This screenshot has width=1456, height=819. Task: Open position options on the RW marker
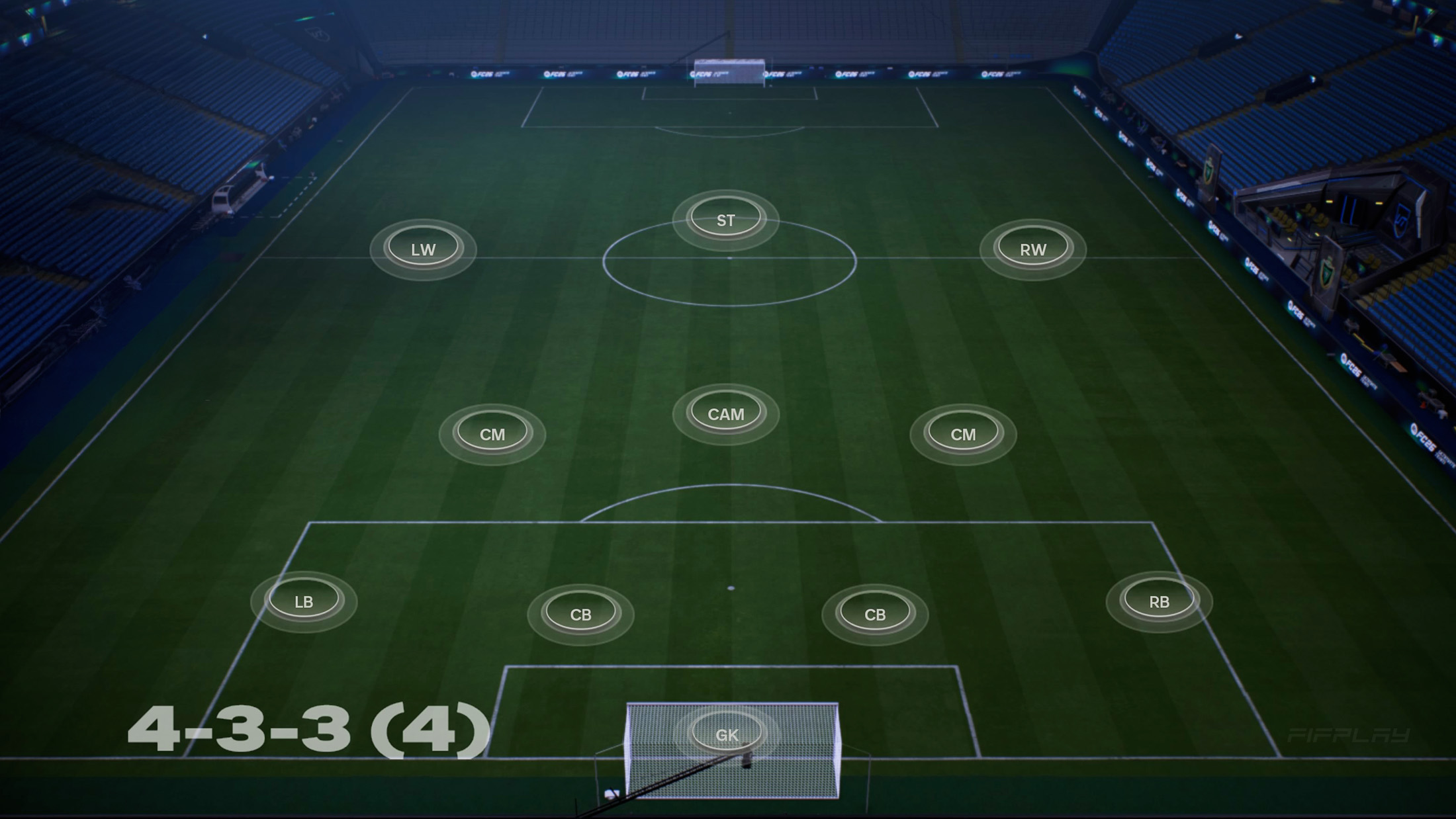[x=1032, y=249]
